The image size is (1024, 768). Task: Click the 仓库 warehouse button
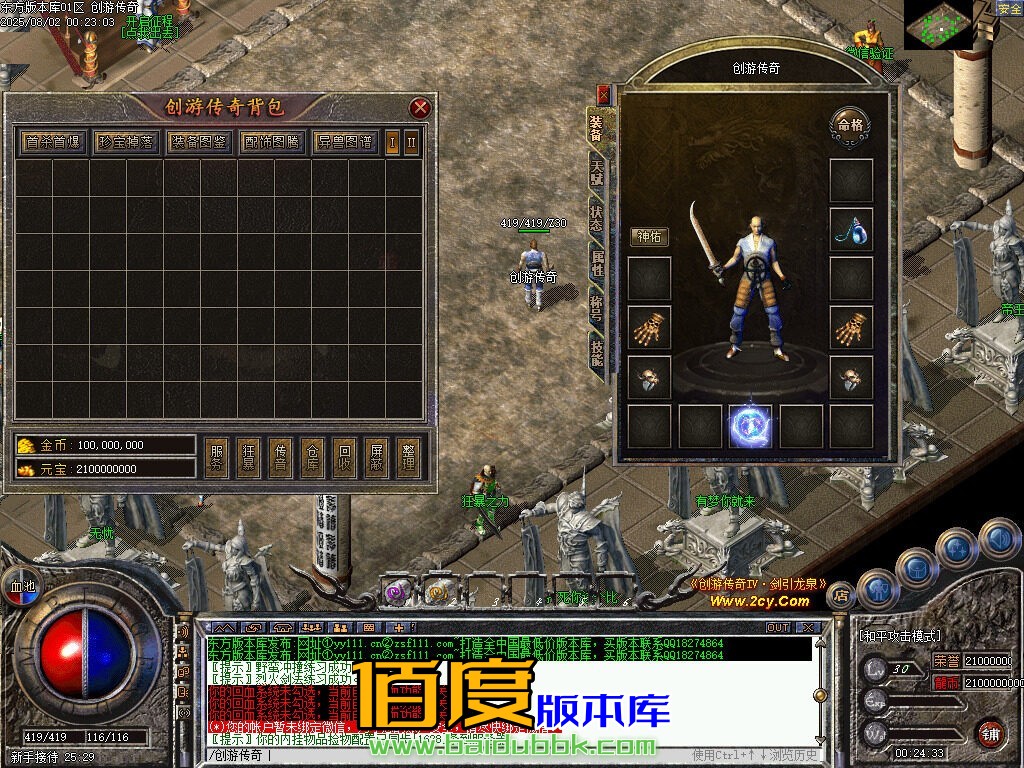pos(311,458)
